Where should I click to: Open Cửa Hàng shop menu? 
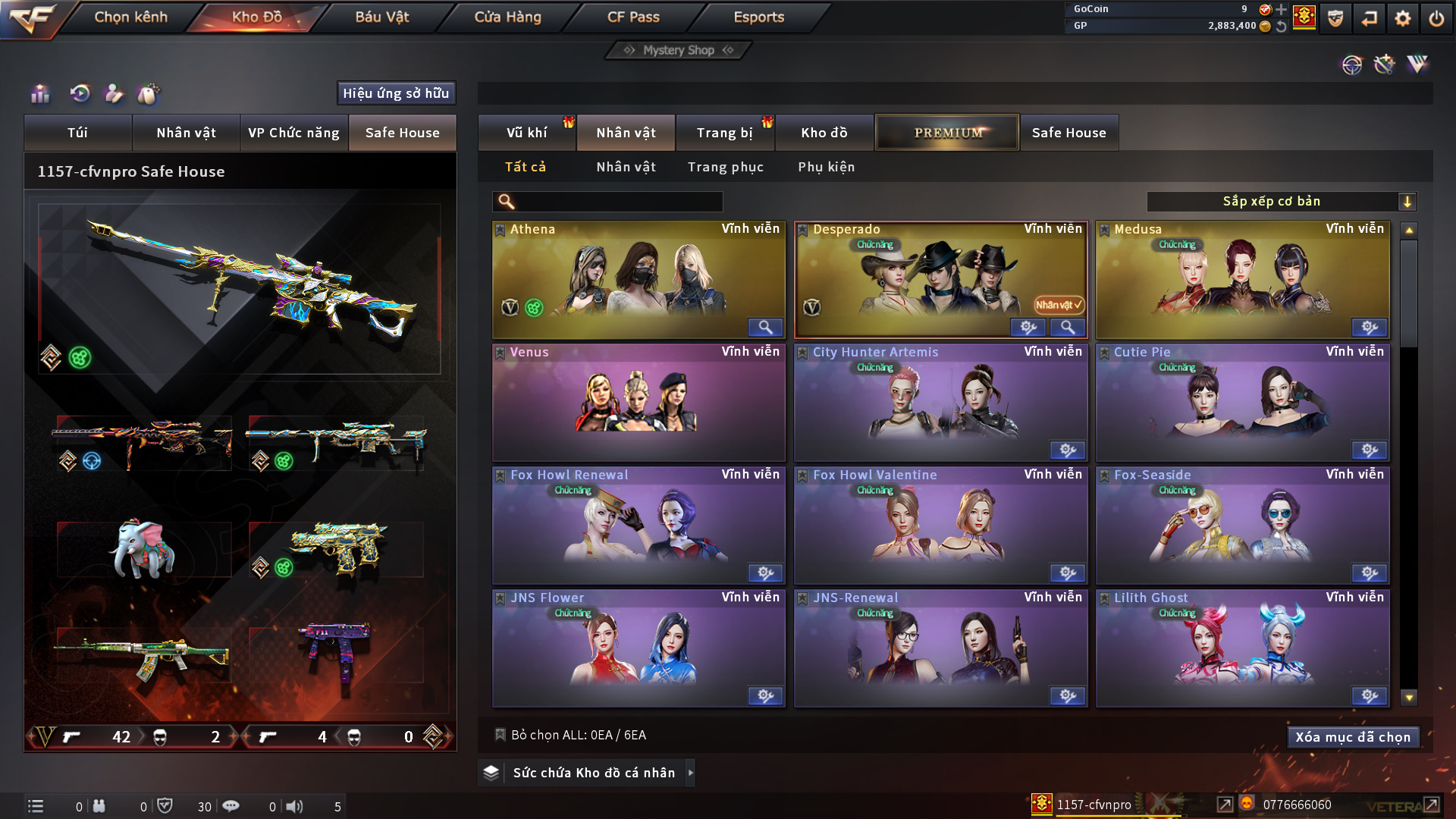click(x=507, y=17)
